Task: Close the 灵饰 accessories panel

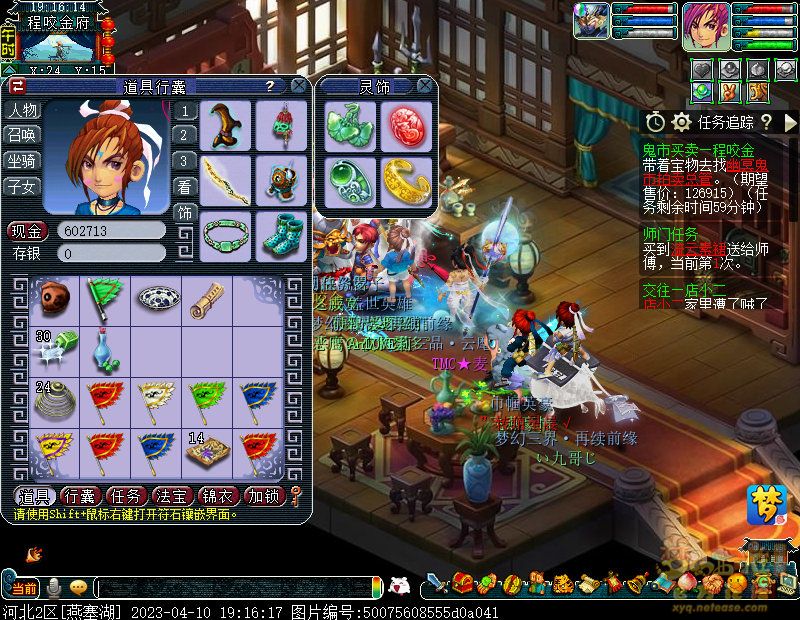Action: click(x=425, y=86)
